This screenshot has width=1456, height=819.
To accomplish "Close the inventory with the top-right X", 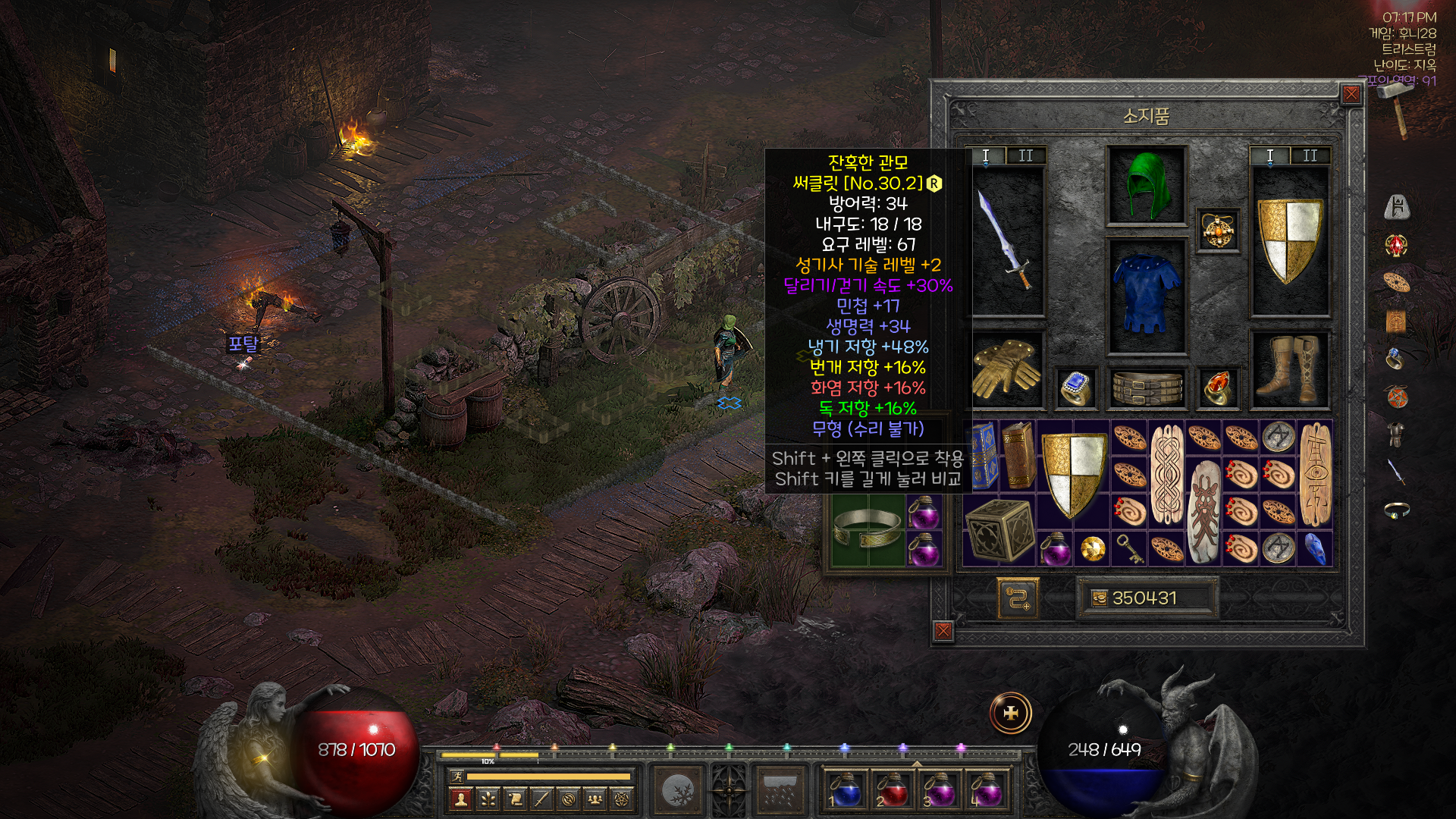I will point(1351,94).
